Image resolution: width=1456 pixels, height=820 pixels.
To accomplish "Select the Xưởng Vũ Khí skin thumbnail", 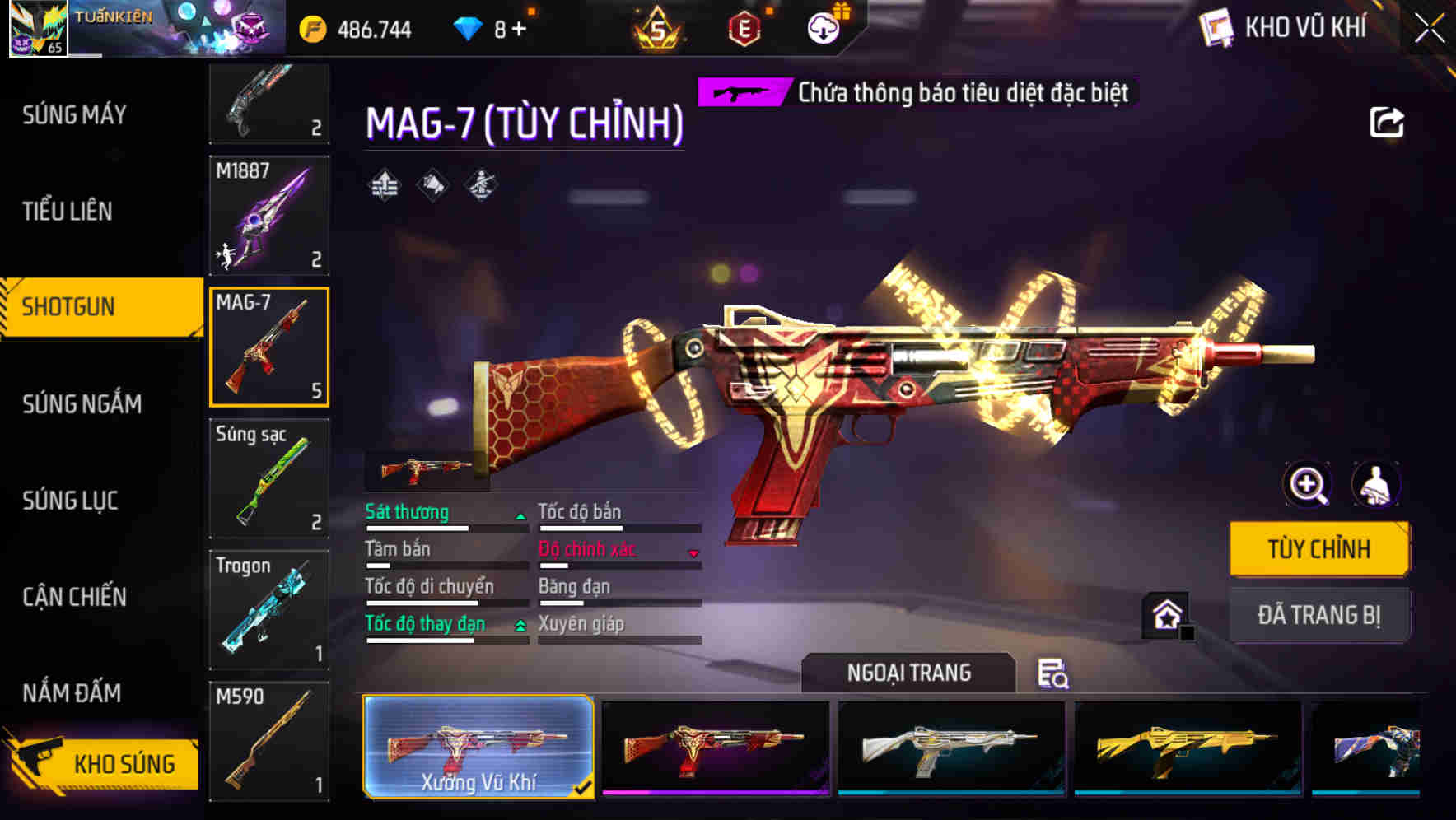I will pyautogui.click(x=479, y=748).
